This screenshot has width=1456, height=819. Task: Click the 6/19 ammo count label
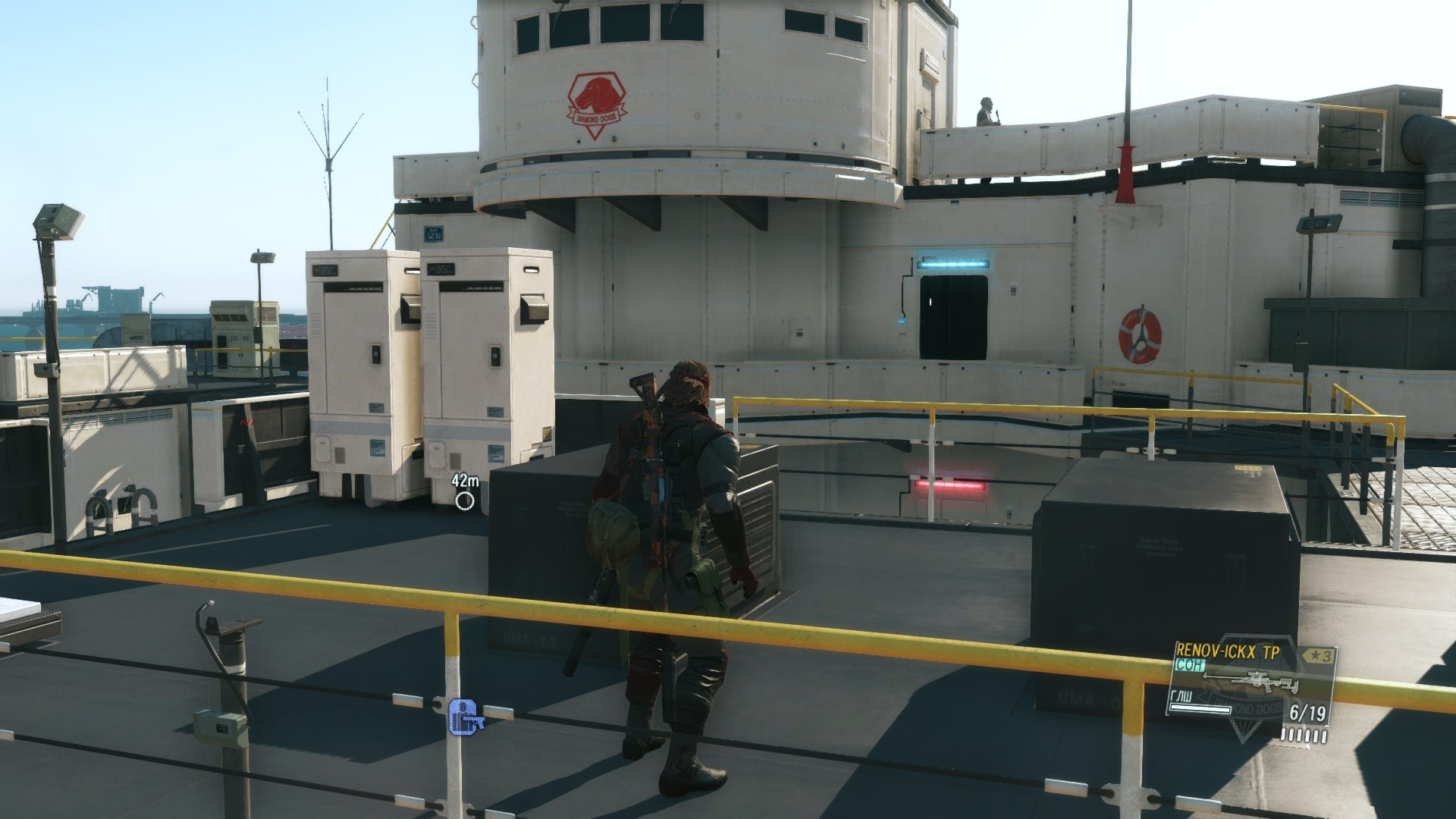(x=1307, y=711)
